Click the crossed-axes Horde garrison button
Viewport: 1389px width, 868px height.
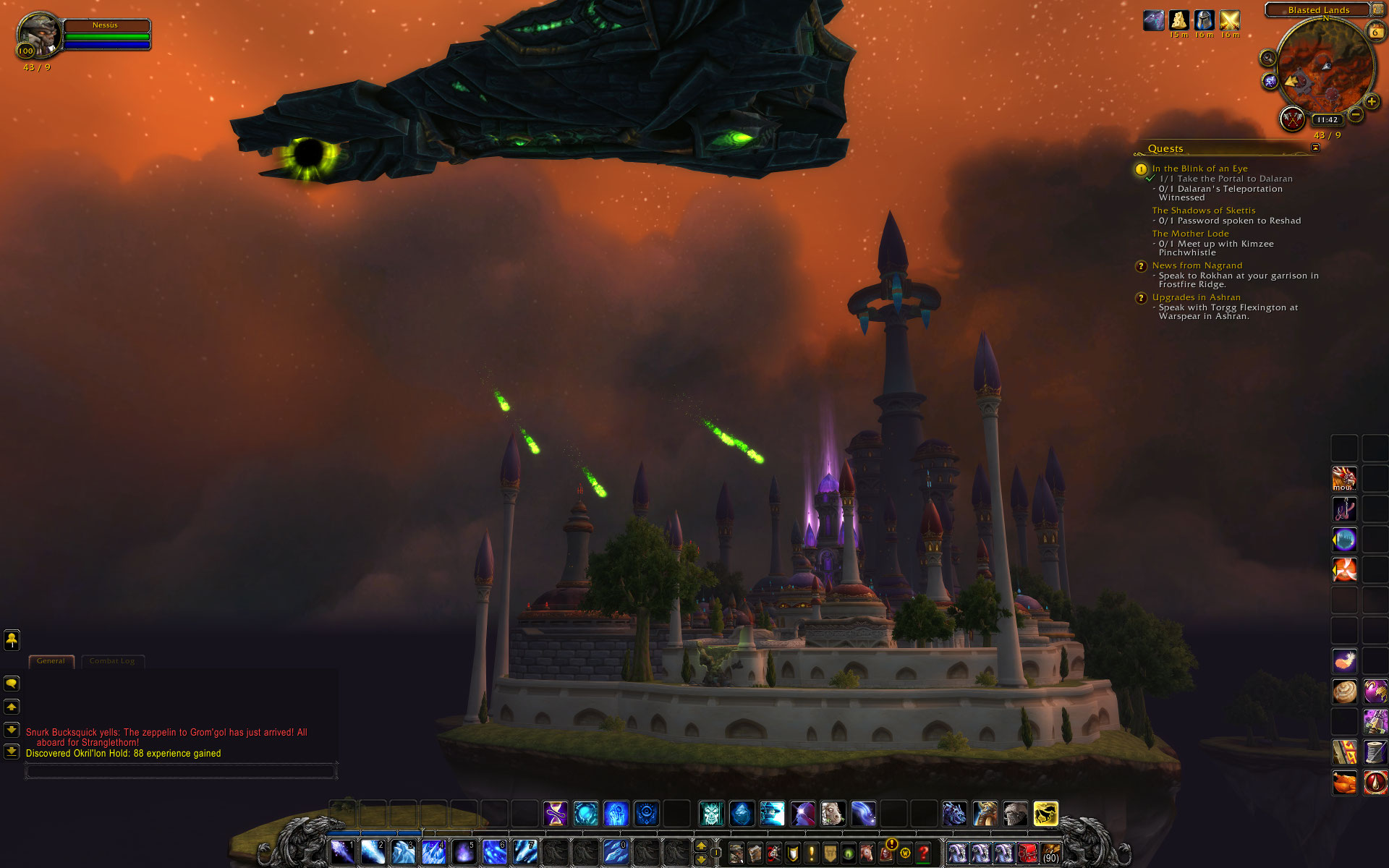point(1292,119)
